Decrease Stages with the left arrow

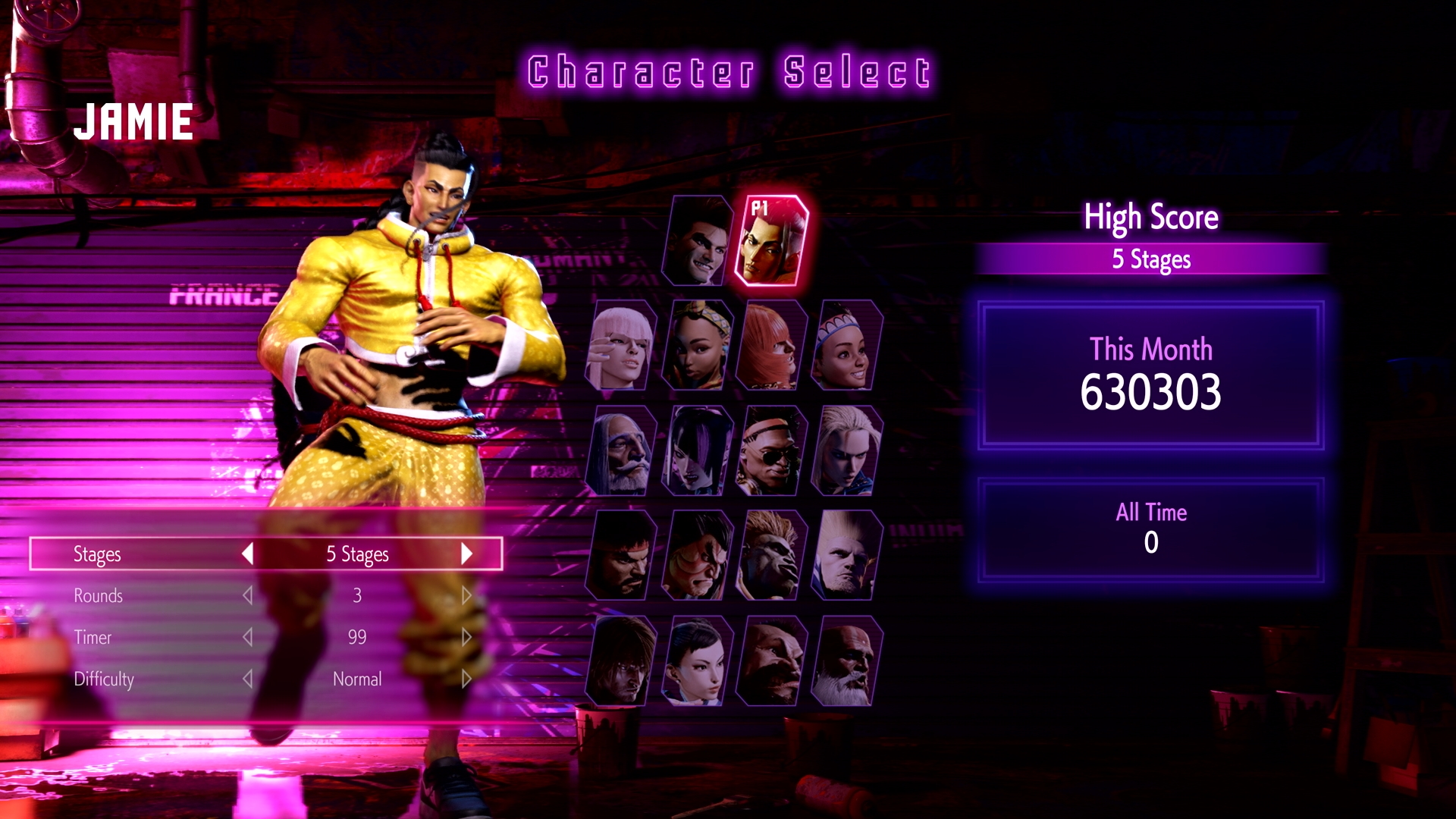(x=248, y=554)
